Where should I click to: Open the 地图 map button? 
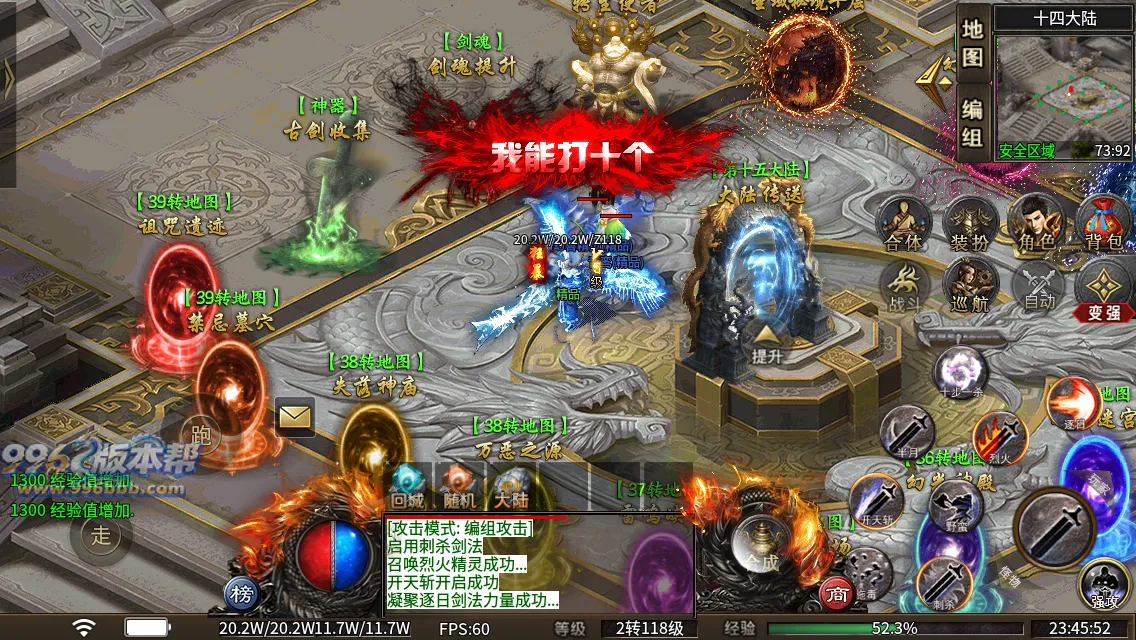[973, 43]
